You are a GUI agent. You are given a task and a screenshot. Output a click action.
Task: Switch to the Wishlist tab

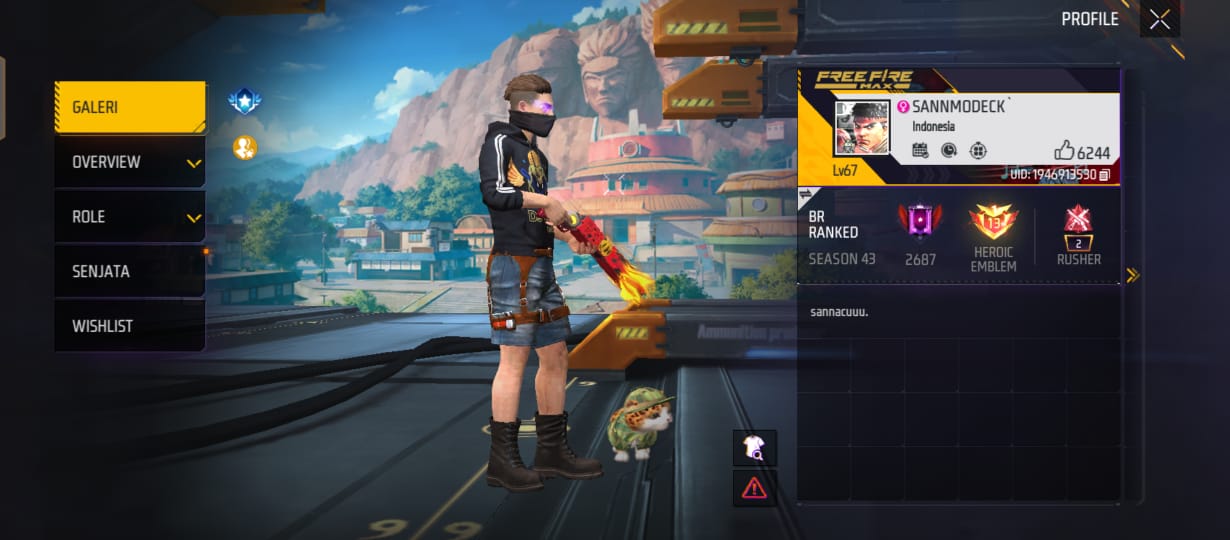tap(130, 326)
